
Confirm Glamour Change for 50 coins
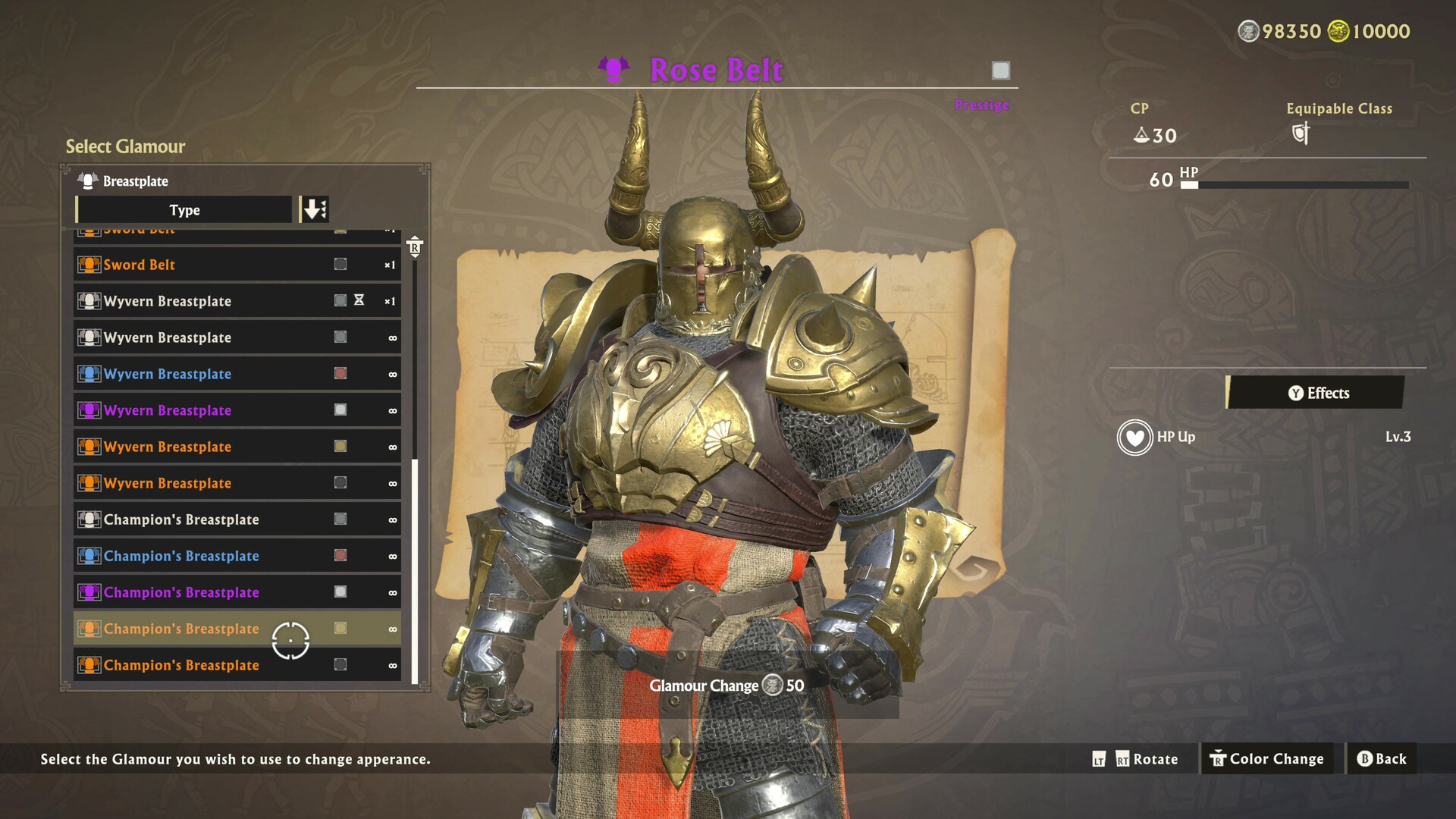pos(726,686)
